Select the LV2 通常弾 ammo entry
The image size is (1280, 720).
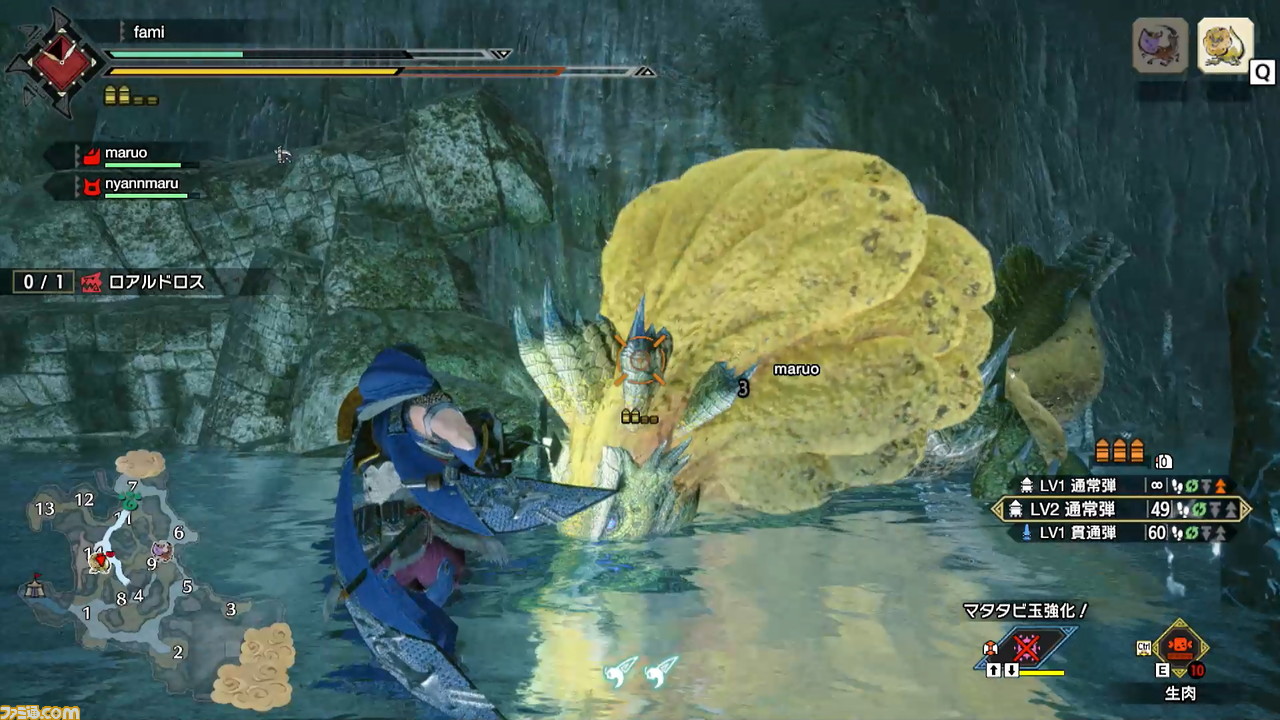(1122, 509)
